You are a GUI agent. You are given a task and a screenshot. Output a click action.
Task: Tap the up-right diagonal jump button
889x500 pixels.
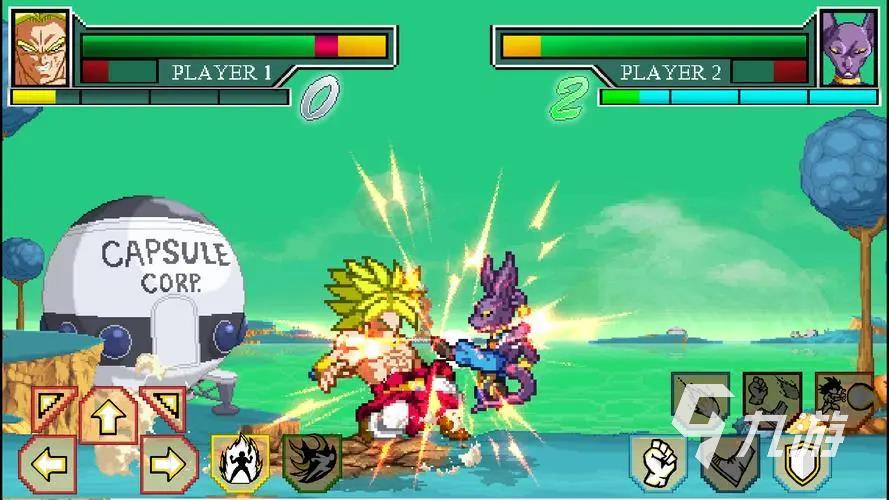click(161, 409)
